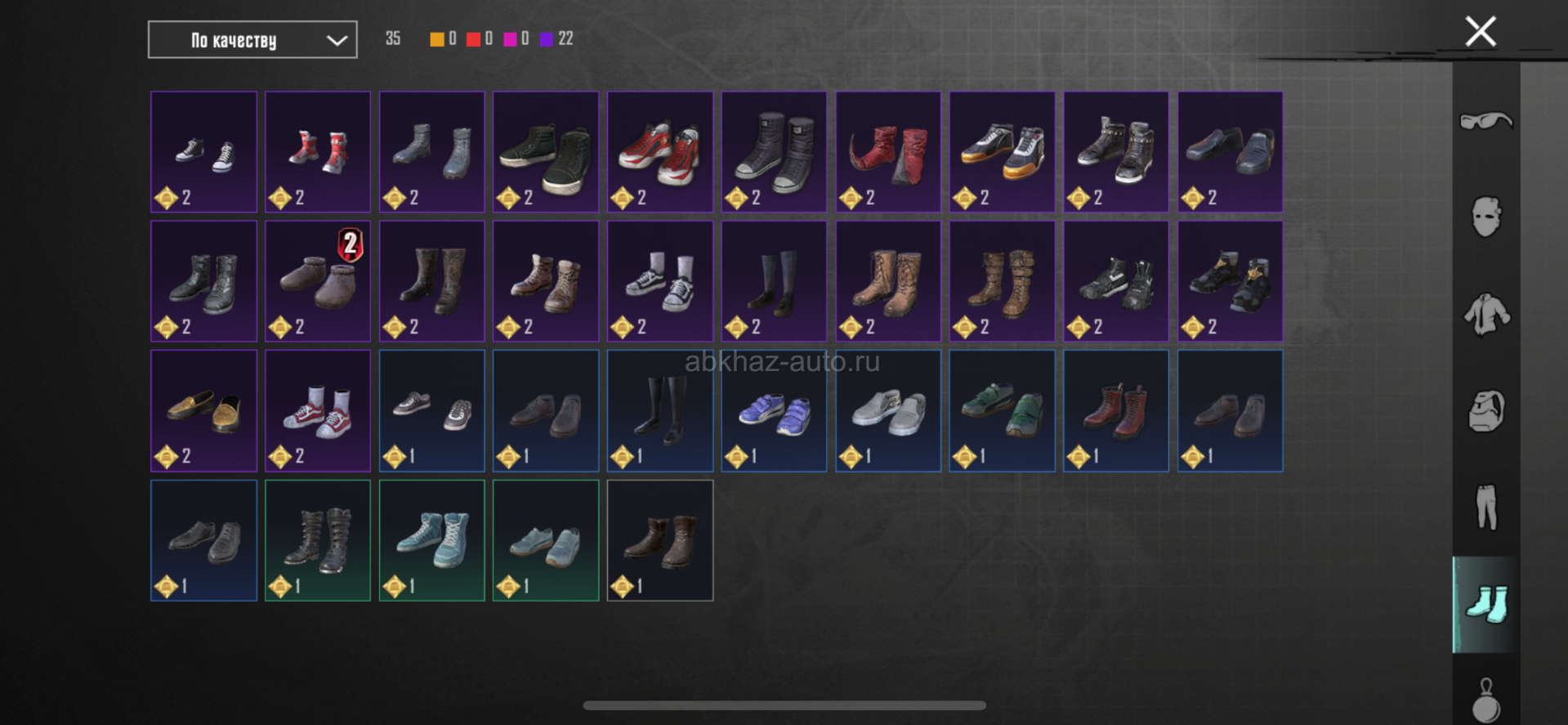Choose the black buckled tall boots

pyautogui.click(x=318, y=540)
